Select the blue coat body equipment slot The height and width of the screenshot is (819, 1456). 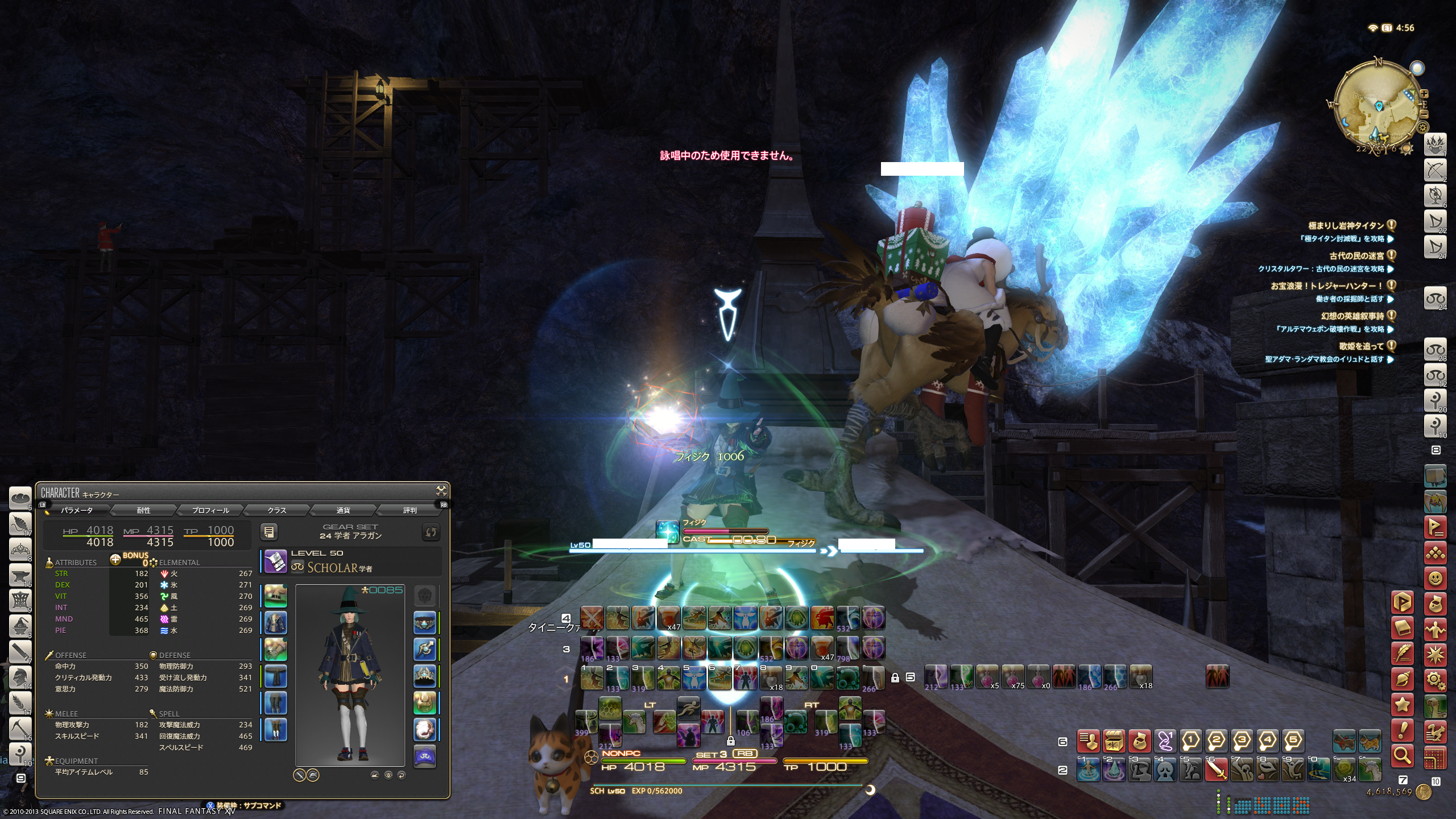point(276,623)
